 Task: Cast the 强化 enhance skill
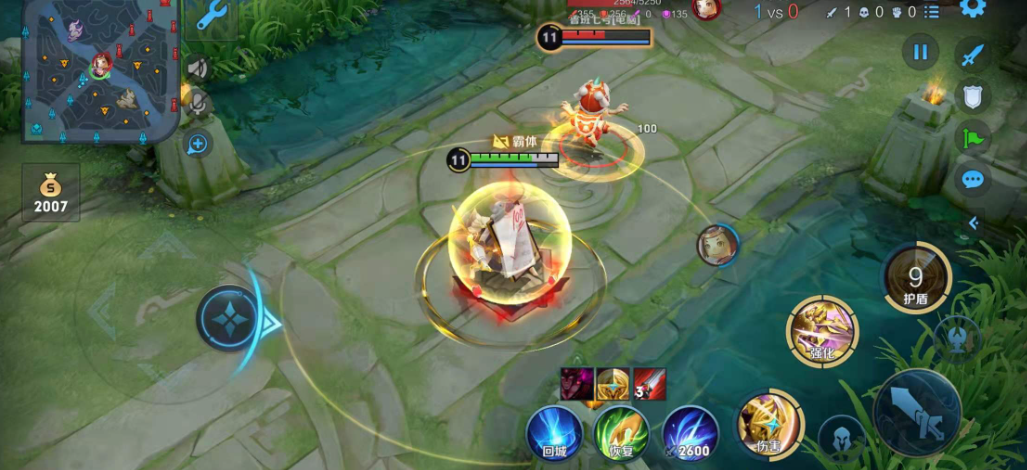click(x=821, y=330)
